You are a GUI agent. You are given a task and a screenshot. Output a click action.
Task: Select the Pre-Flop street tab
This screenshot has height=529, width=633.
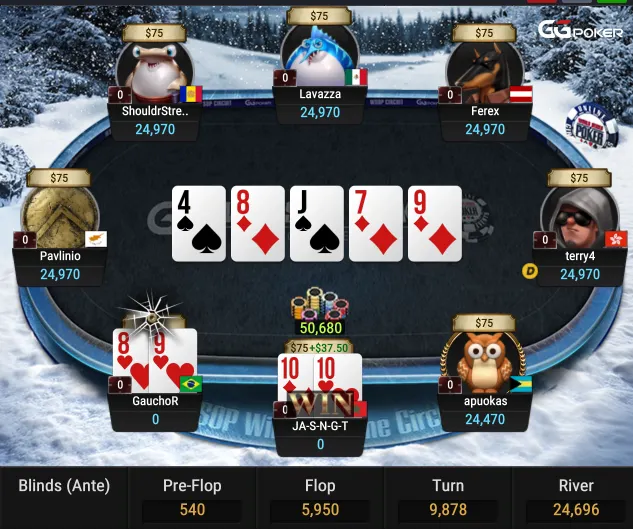pyautogui.click(x=190, y=497)
